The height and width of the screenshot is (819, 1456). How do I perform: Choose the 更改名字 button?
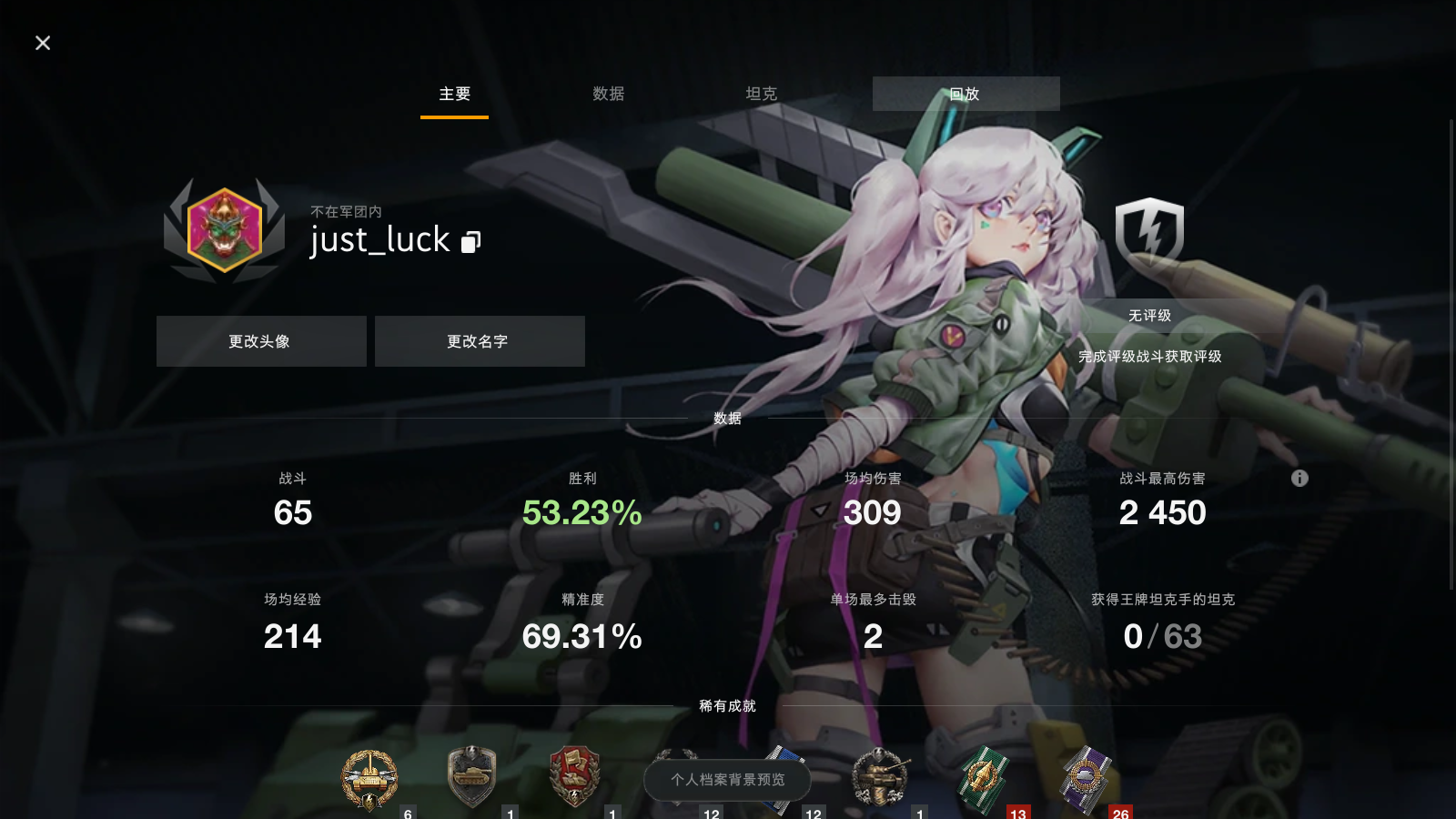click(x=480, y=341)
